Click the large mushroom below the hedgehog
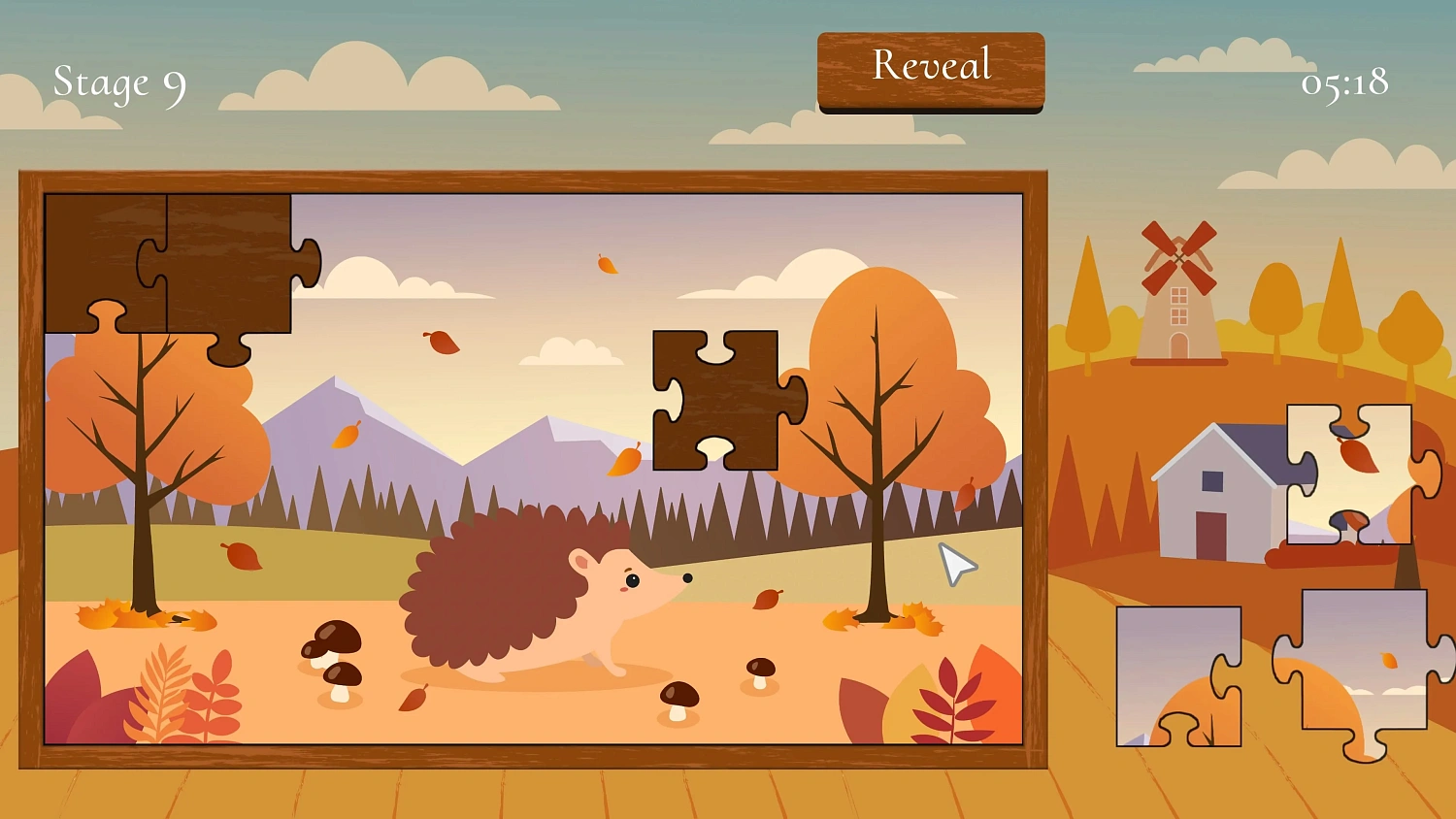 coord(679,699)
